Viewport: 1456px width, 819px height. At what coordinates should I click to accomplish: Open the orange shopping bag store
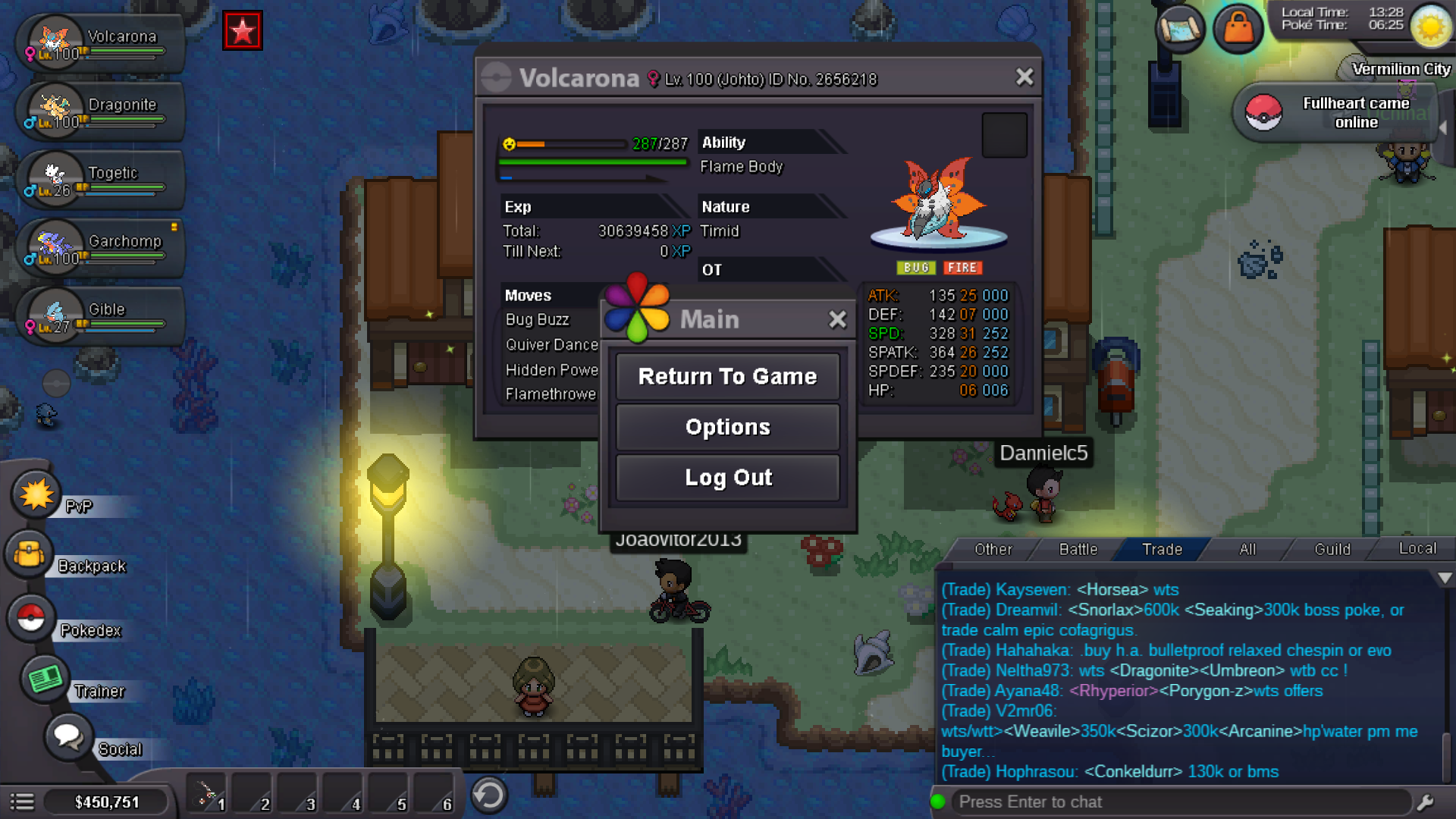point(1238,29)
